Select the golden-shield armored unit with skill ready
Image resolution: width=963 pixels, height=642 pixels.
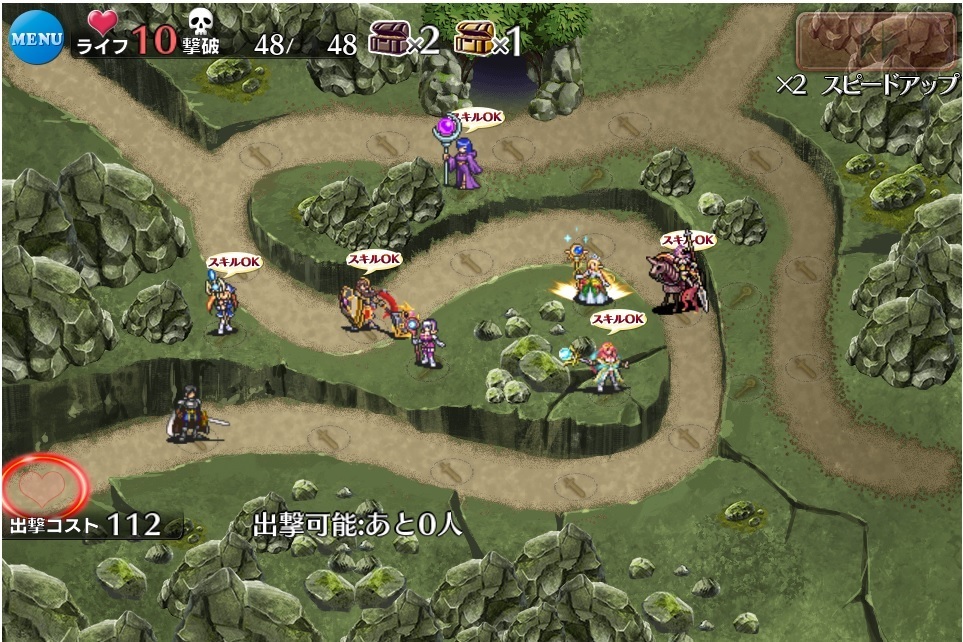pos(360,303)
